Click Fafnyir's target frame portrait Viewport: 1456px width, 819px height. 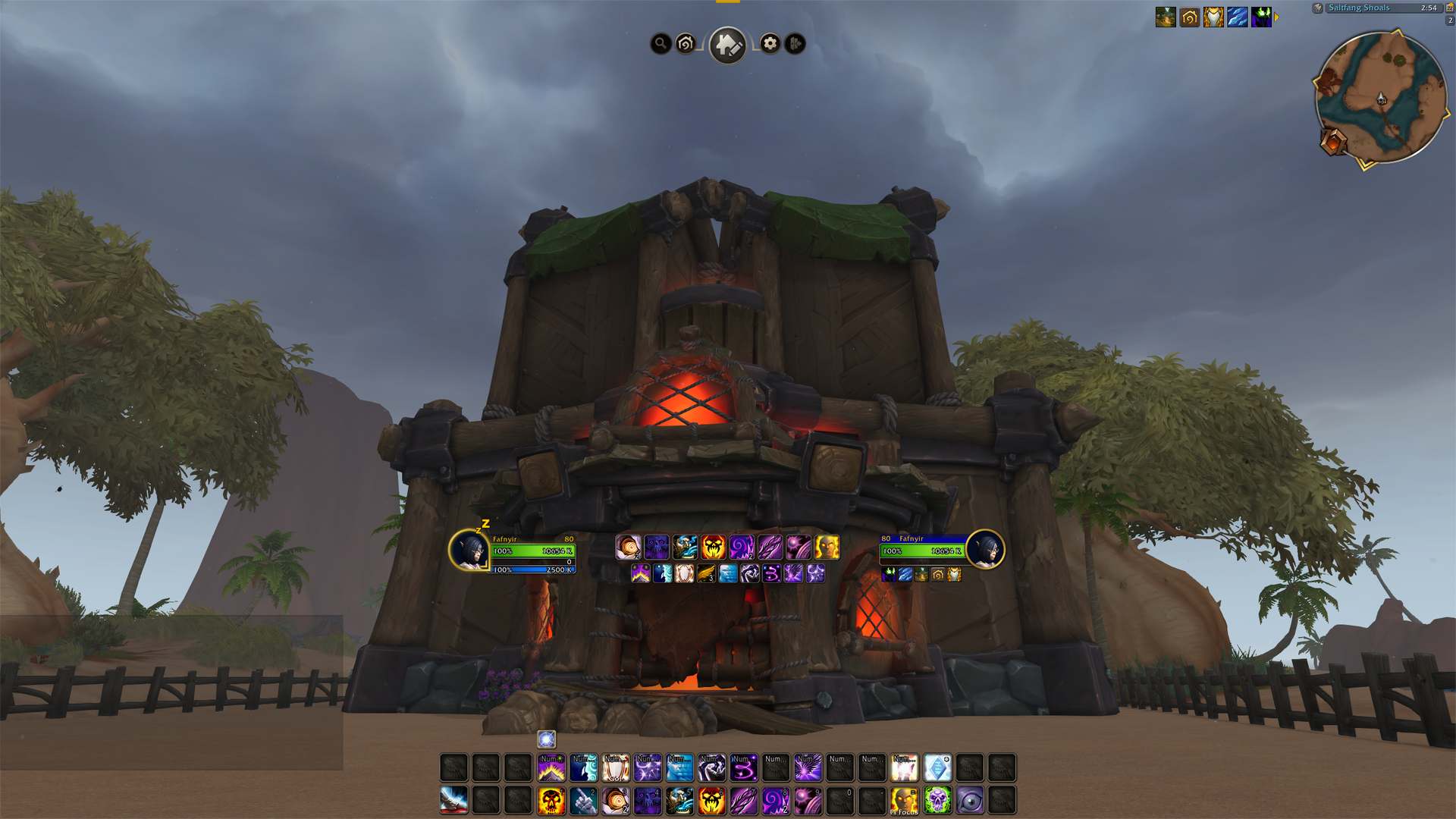[985, 550]
